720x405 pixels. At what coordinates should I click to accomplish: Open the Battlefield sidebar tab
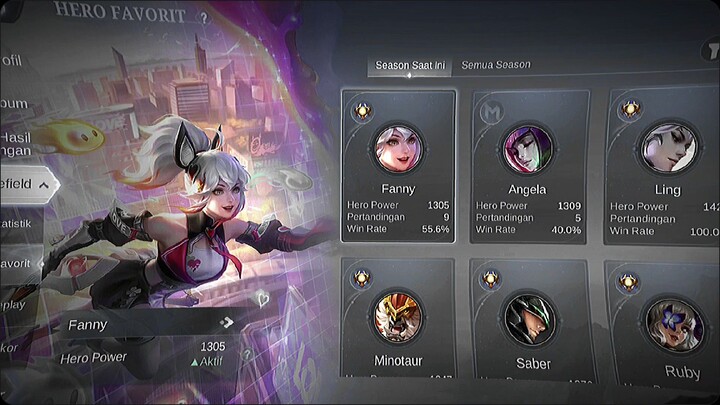click(x=26, y=183)
